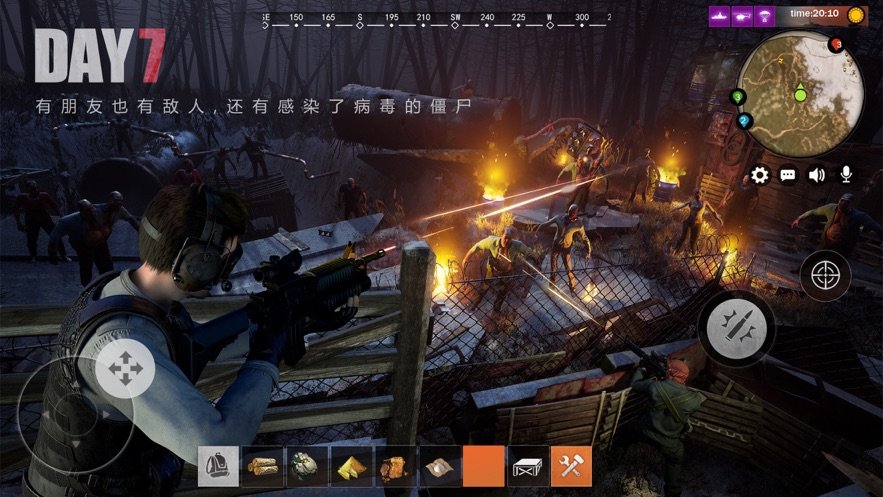Choose the yellow tent hotbar slot
The width and height of the screenshot is (883, 497).
[x=351, y=466]
